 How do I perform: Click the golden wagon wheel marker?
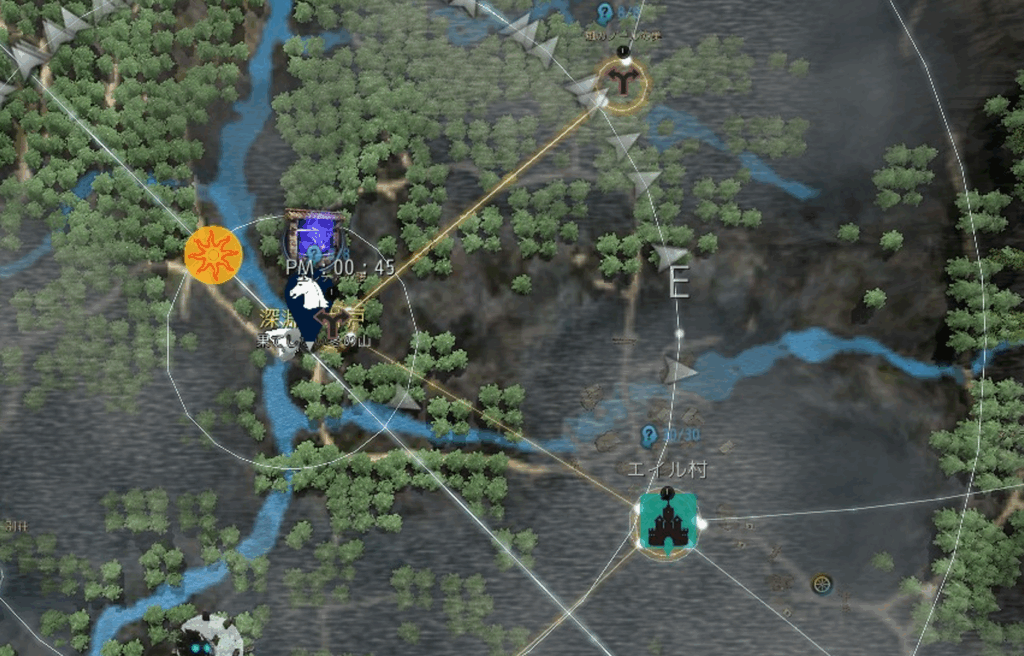pyautogui.click(x=822, y=582)
